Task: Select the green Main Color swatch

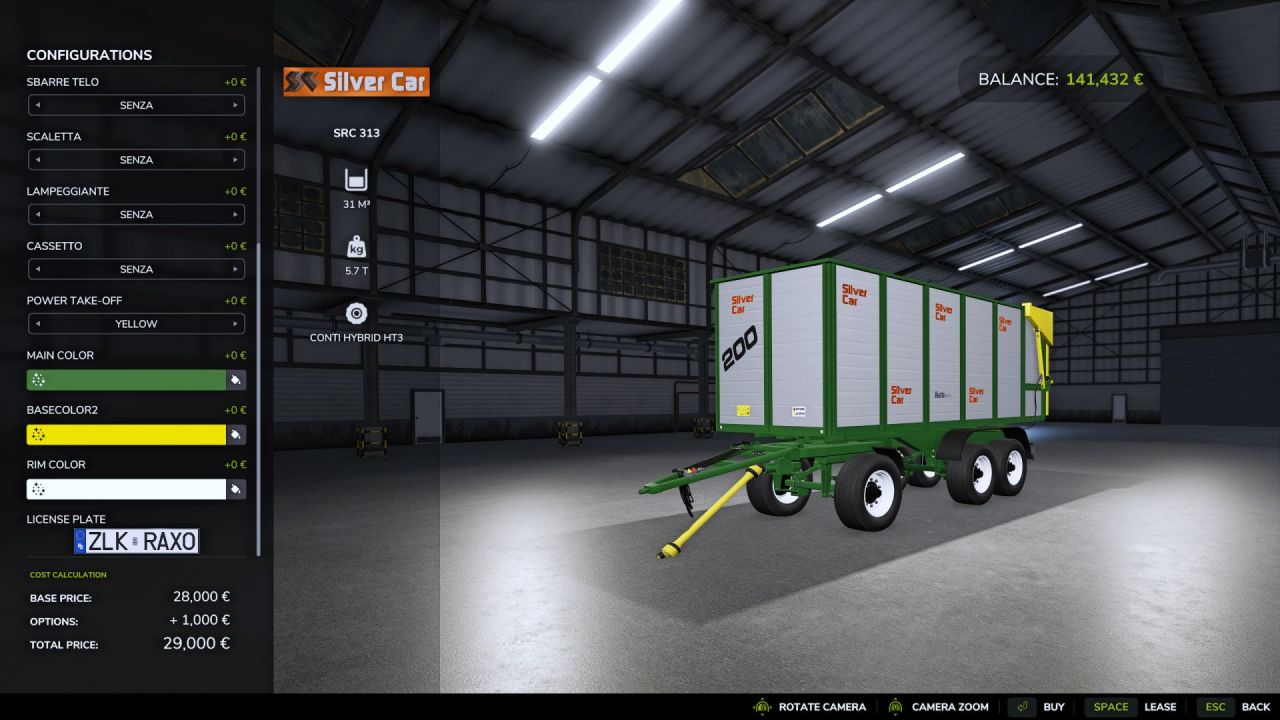Action: click(125, 379)
